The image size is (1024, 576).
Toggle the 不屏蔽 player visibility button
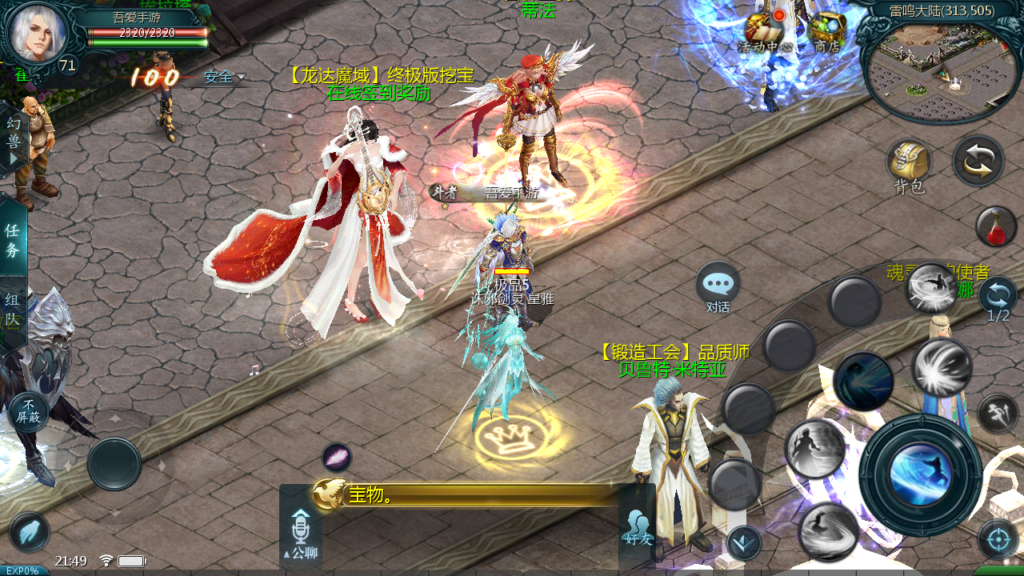(29, 410)
